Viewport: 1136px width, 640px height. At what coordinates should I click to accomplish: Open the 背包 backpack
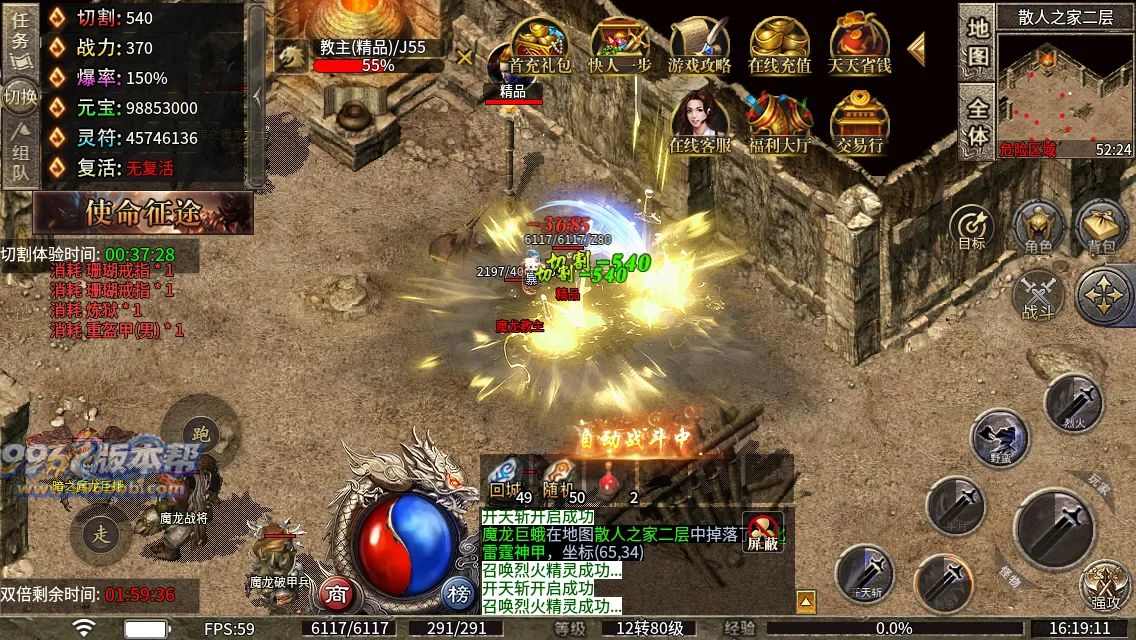(x=1101, y=227)
